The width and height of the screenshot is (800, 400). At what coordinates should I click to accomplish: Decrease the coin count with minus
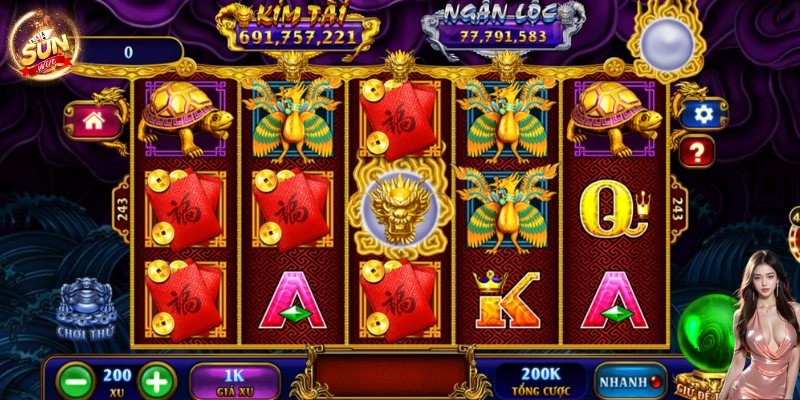[77, 381]
